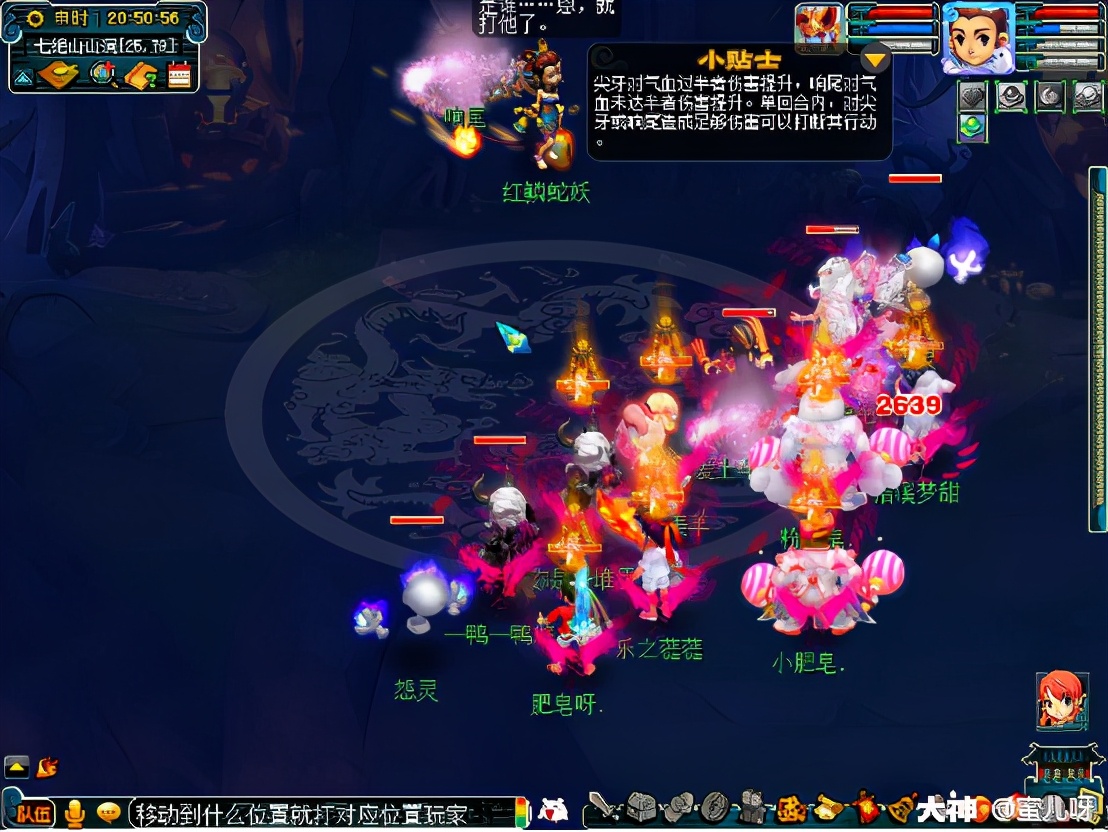
Task: Select the pet portrait beside player
Action: click(818, 27)
